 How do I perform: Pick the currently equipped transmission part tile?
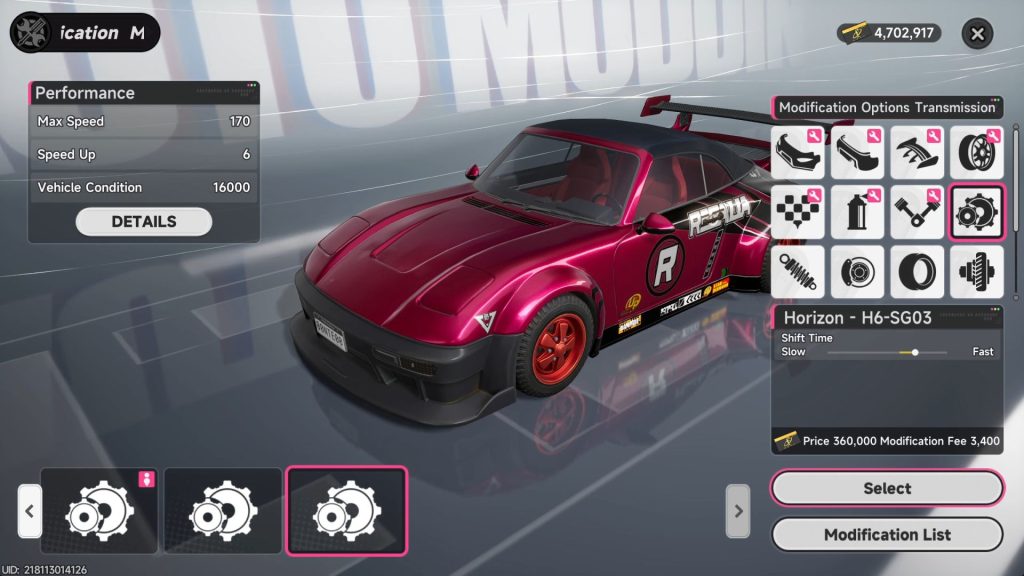pyautogui.click(x=100, y=510)
